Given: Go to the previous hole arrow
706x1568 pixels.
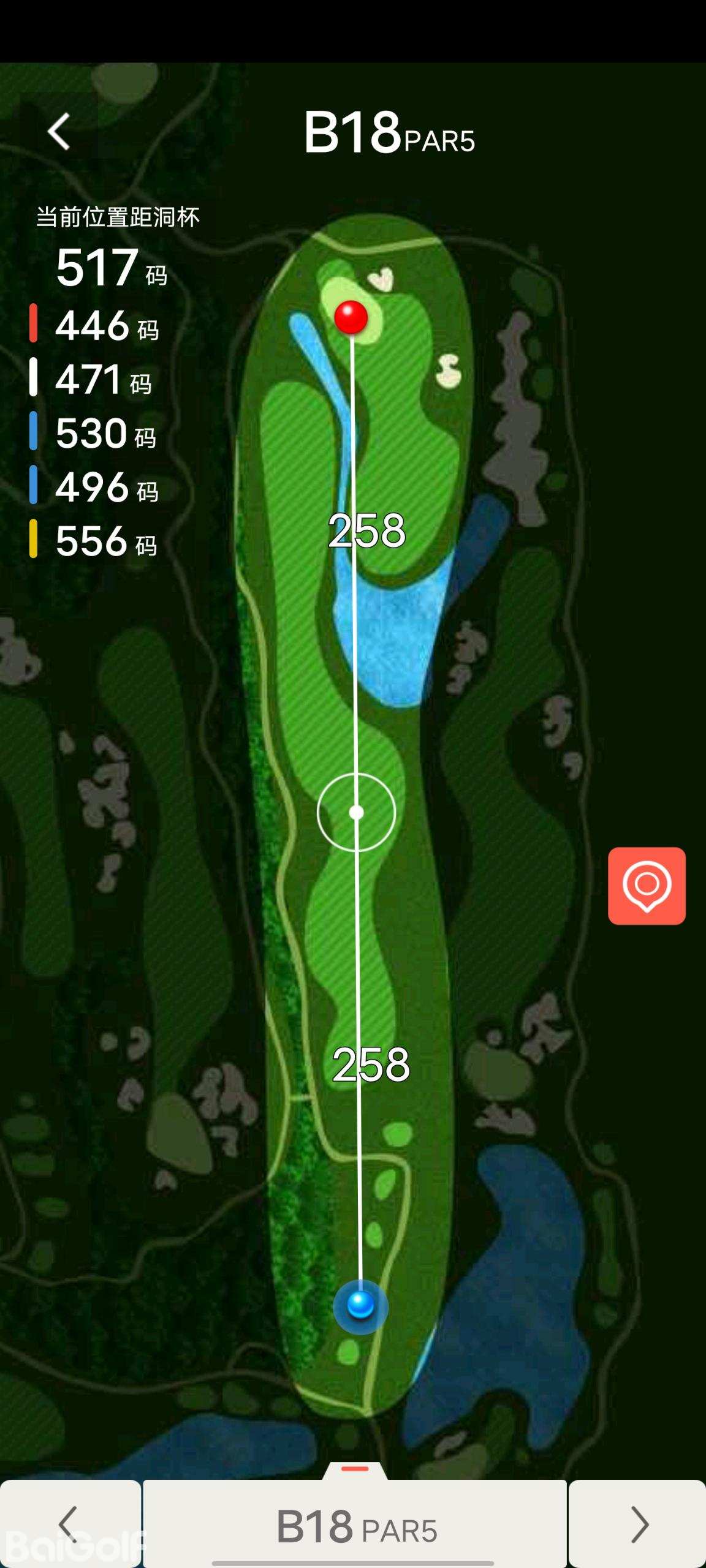Looking at the screenshot, I should pyautogui.click(x=70, y=1523).
